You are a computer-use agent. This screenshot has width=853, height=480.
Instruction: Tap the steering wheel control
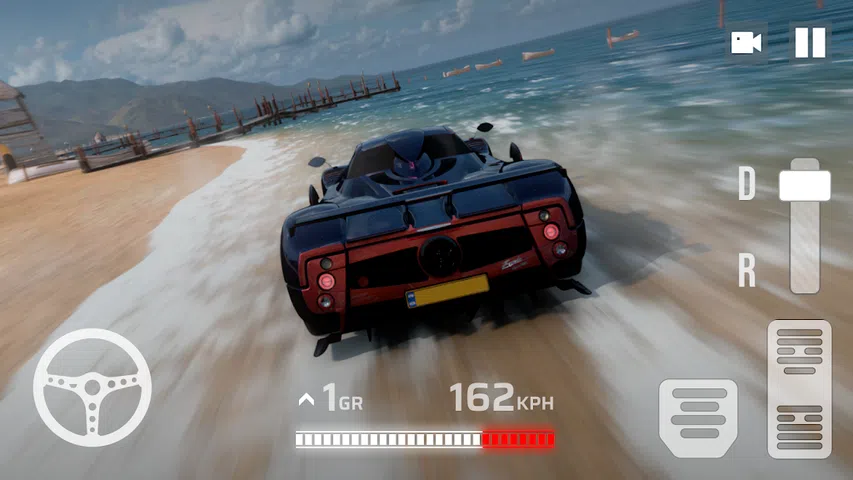click(x=92, y=387)
